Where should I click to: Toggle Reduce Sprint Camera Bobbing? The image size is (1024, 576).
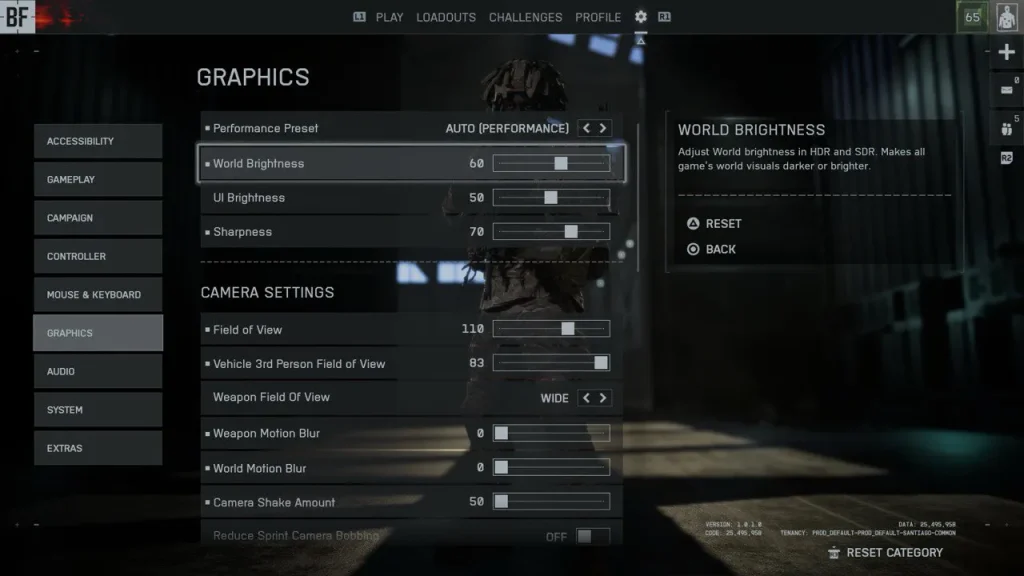(592, 537)
